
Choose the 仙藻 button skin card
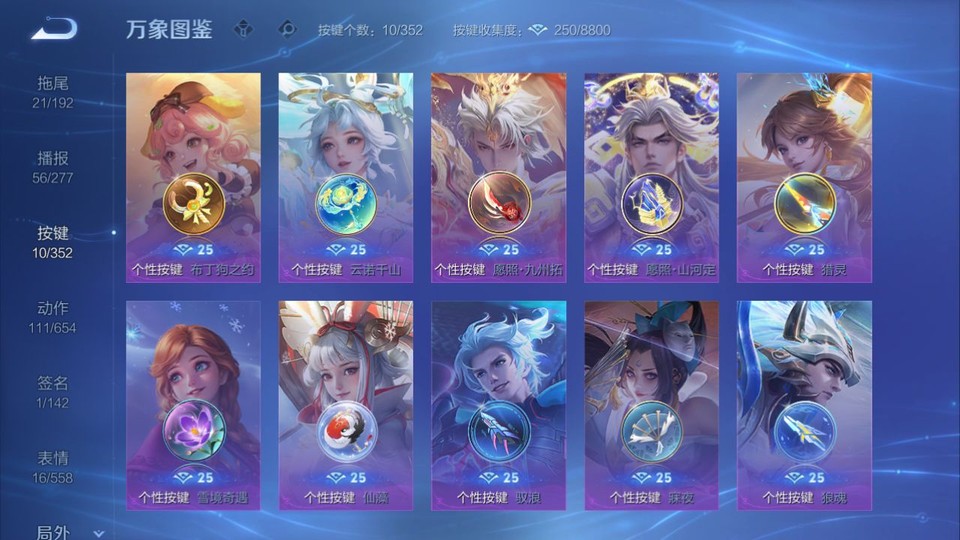(x=345, y=405)
